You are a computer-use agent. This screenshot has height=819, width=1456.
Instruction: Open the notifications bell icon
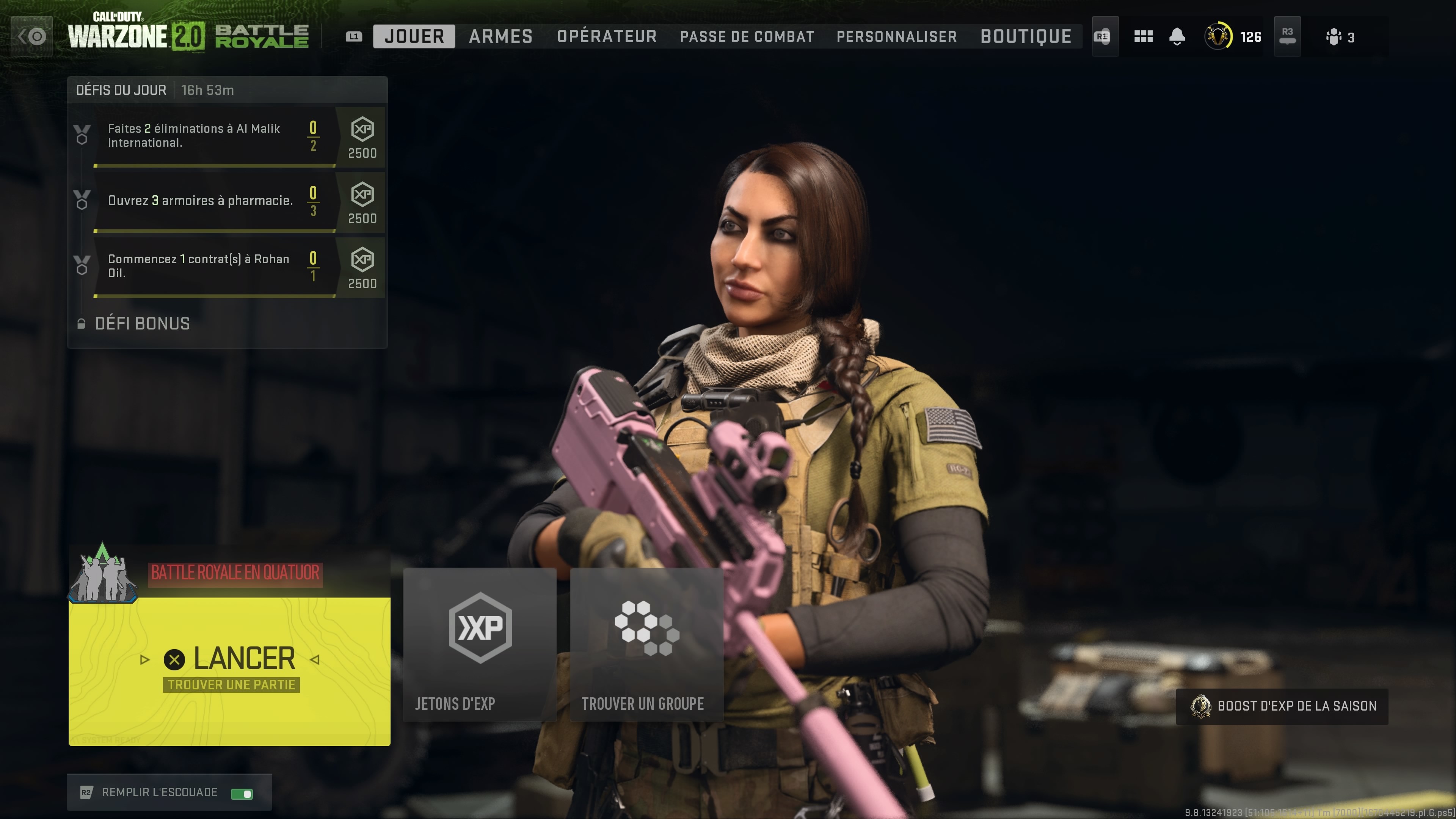click(x=1177, y=35)
